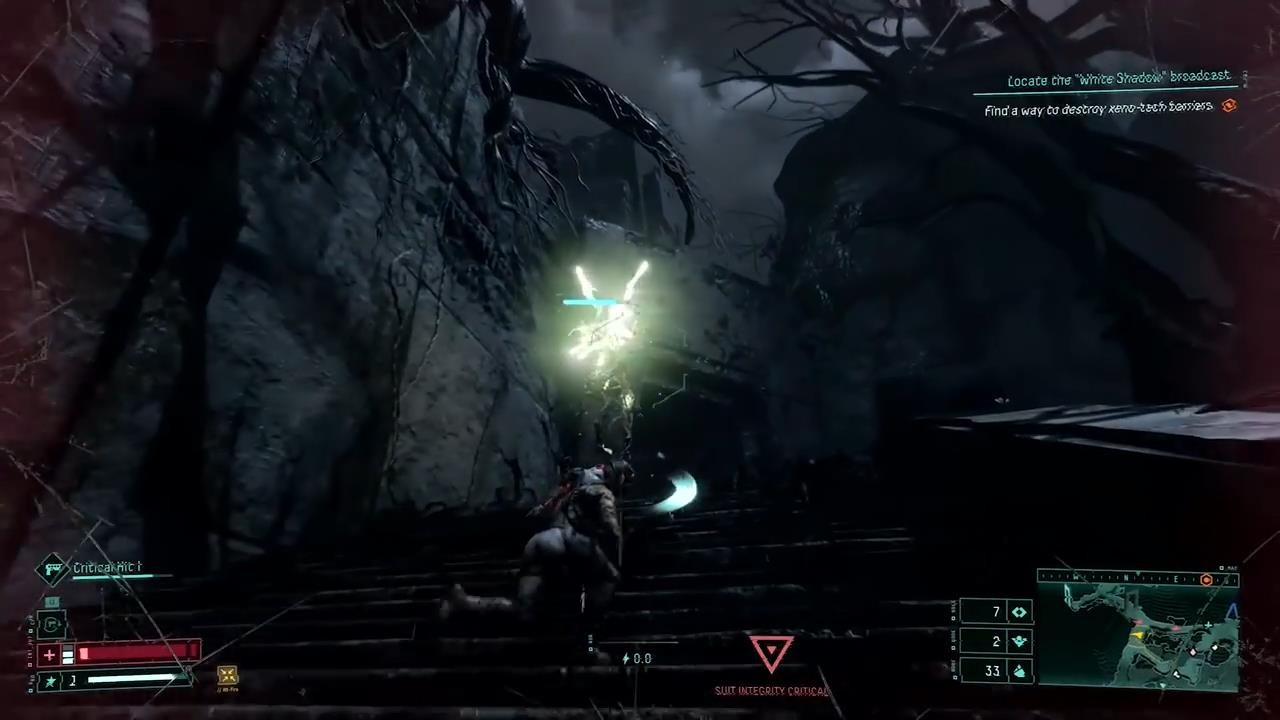Click the red suit integrity warning triangle
The image size is (1280, 720).
coord(771,653)
